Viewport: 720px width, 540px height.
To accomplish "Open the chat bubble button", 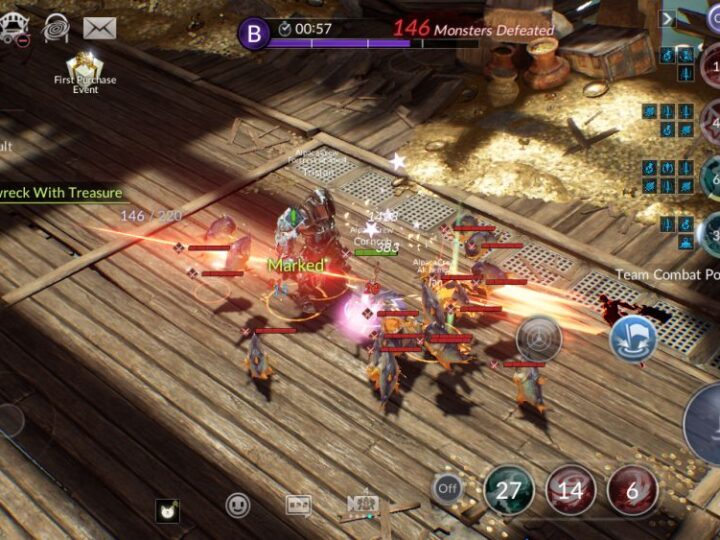I will 298,505.
